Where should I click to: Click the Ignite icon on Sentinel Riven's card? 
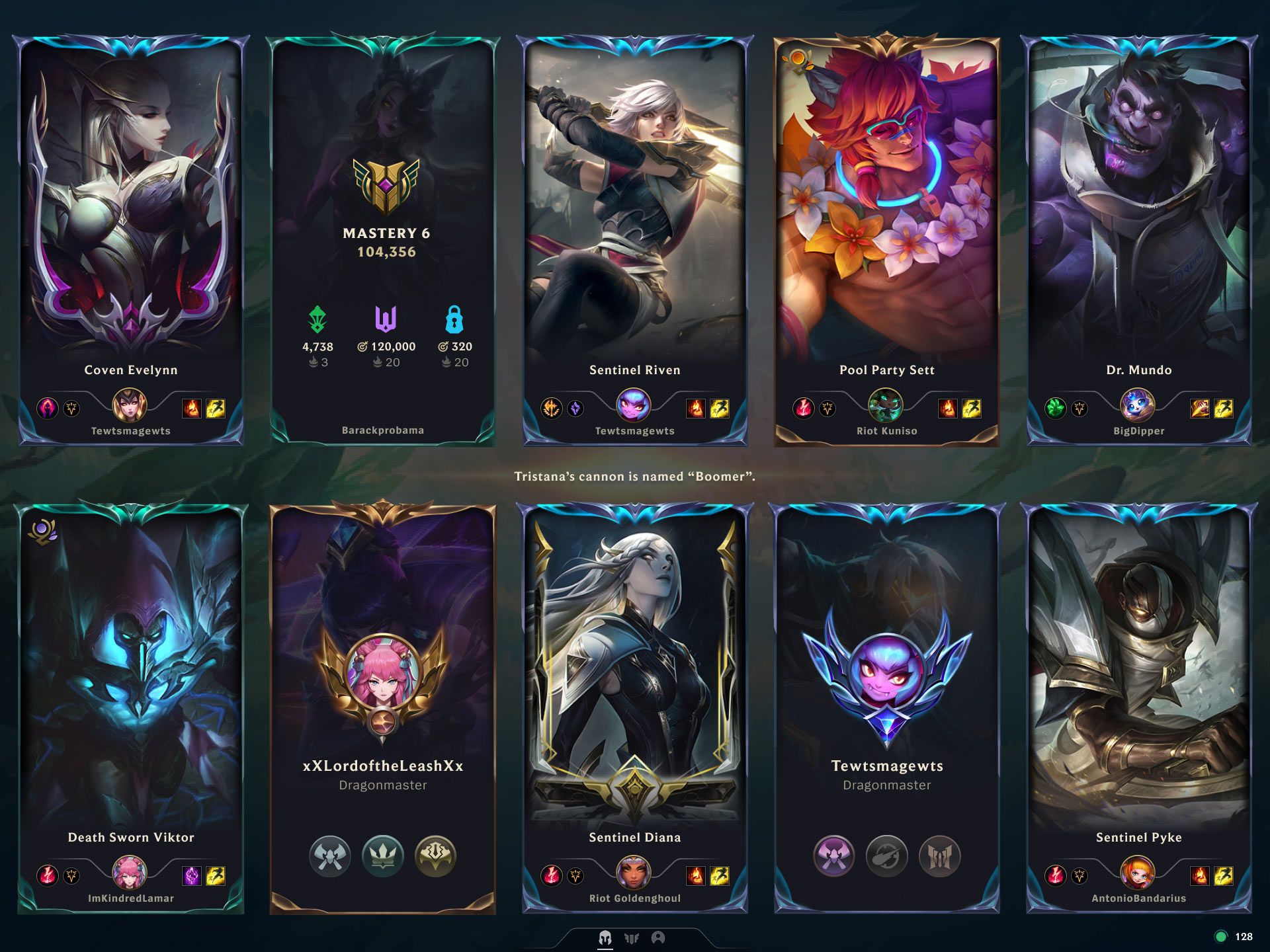(697, 409)
